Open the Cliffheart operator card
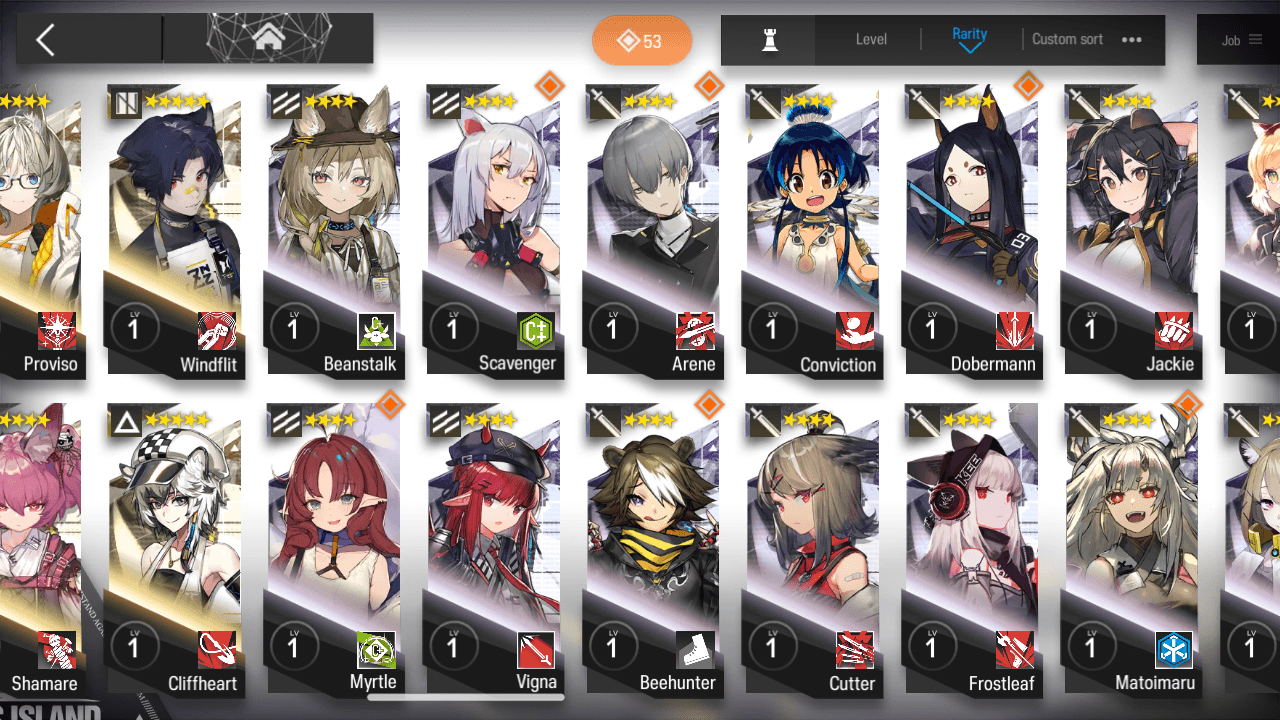Screen dimensions: 1280x720 [175, 550]
